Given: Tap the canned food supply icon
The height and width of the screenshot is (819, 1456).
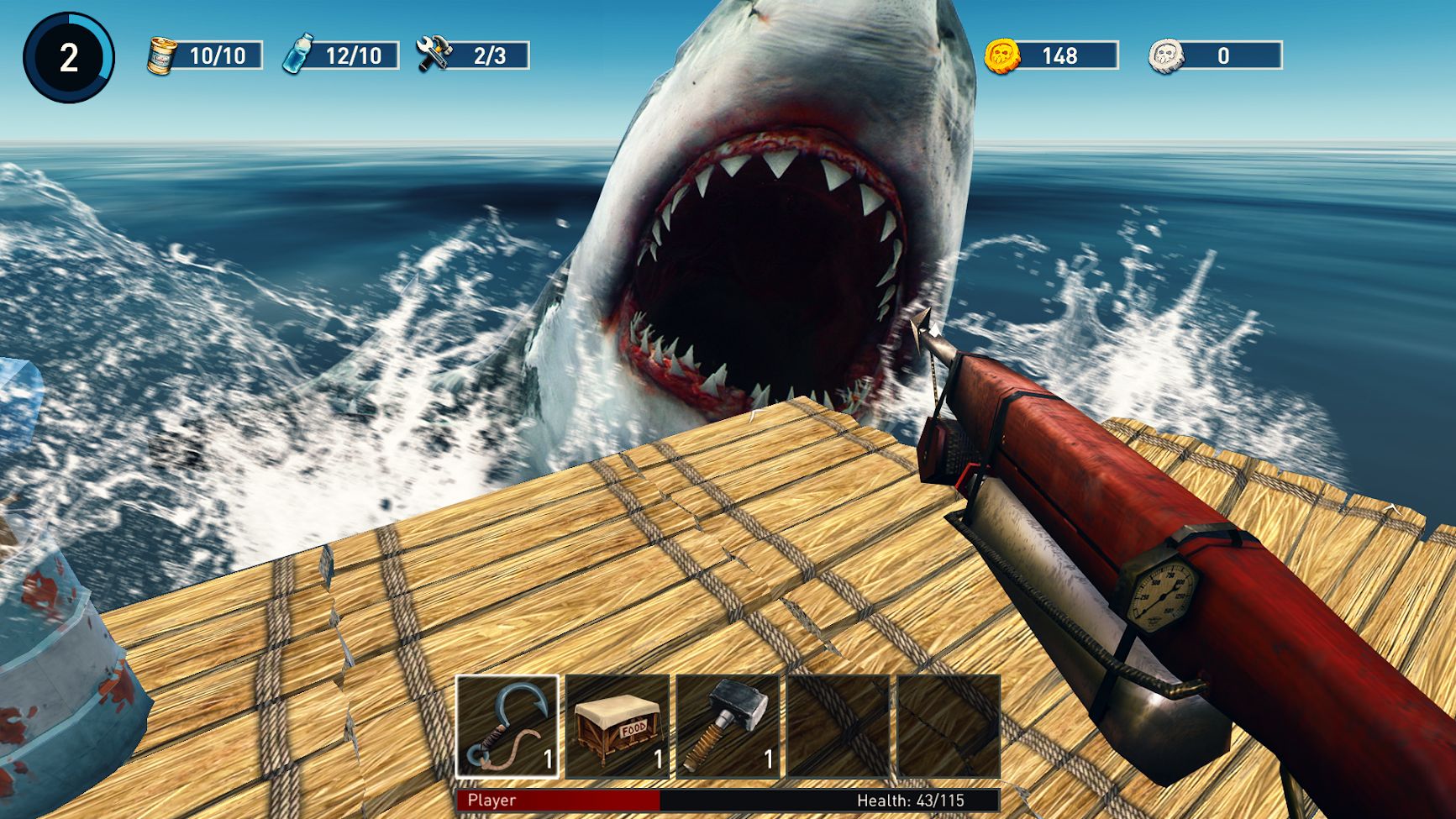Looking at the screenshot, I should coord(161,55).
